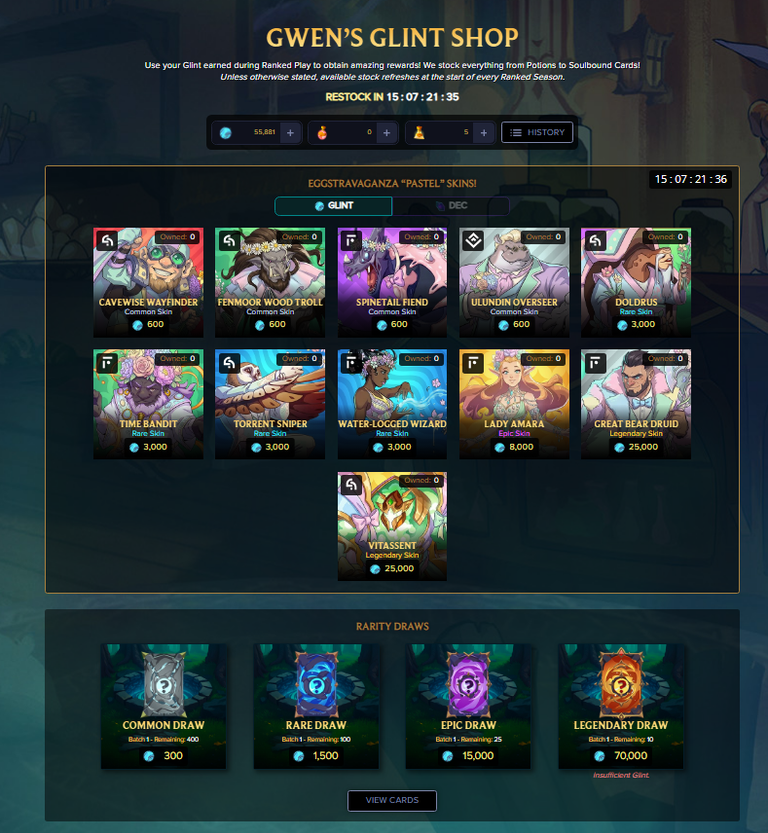Select the GLINT currency tab
Image resolution: width=768 pixels, height=833 pixels.
[333, 206]
